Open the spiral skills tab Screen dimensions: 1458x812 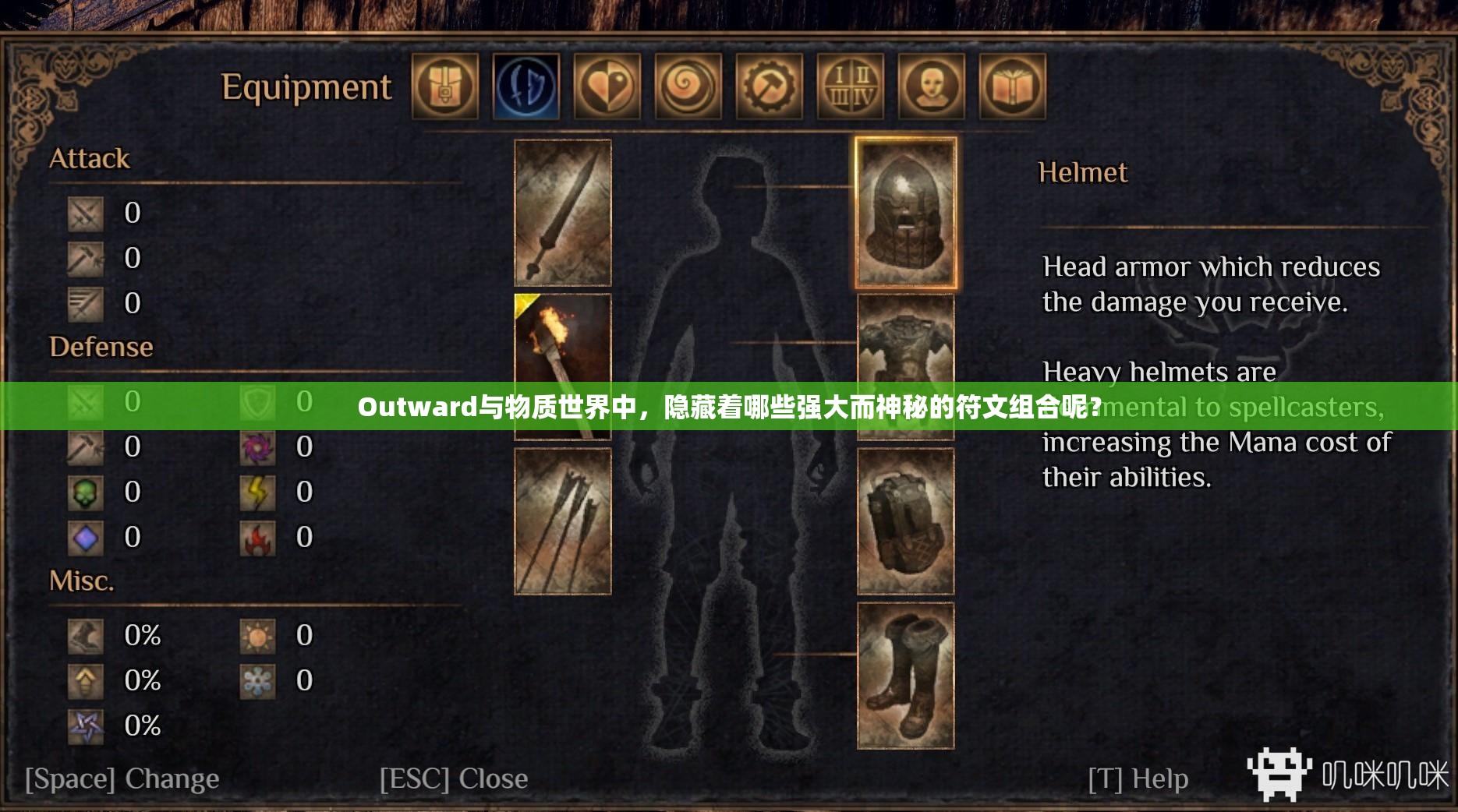(x=688, y=88)
